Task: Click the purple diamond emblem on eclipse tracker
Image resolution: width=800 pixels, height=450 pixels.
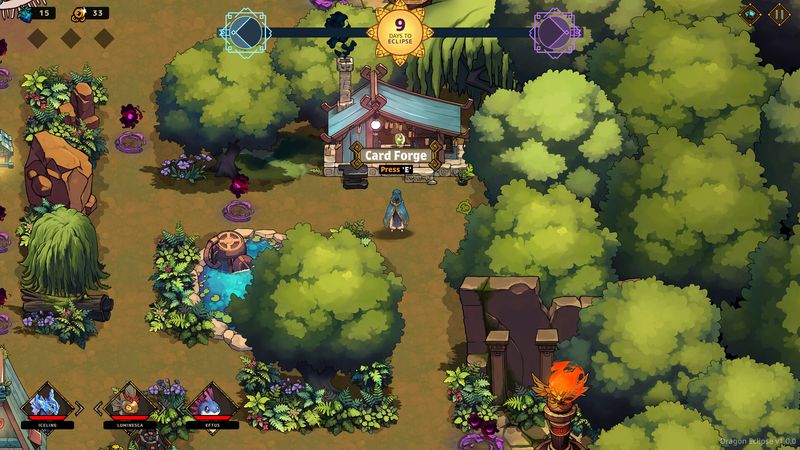Action: [554, 32]
